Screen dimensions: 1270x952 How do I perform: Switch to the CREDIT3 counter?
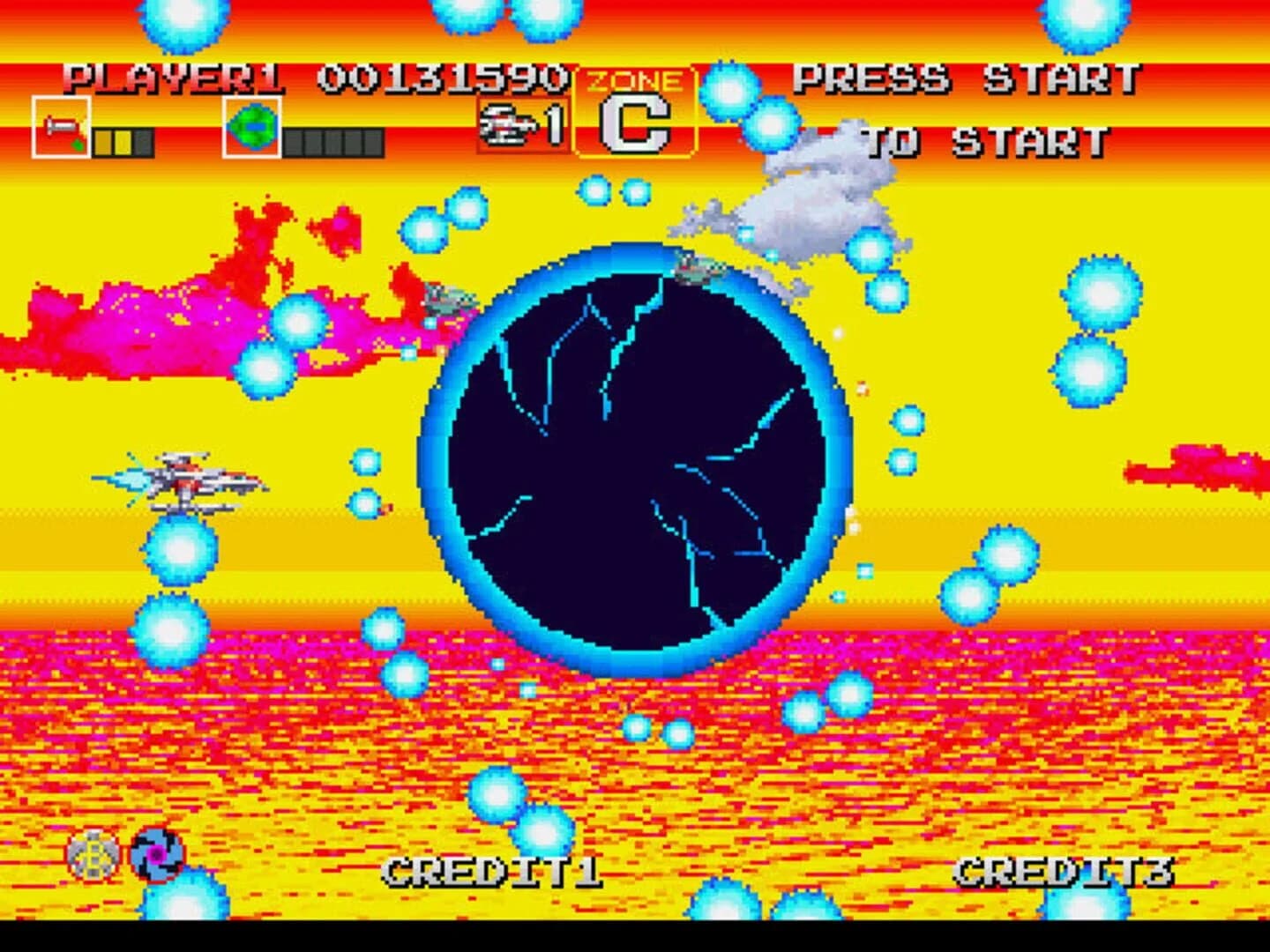pos(1066,870)
